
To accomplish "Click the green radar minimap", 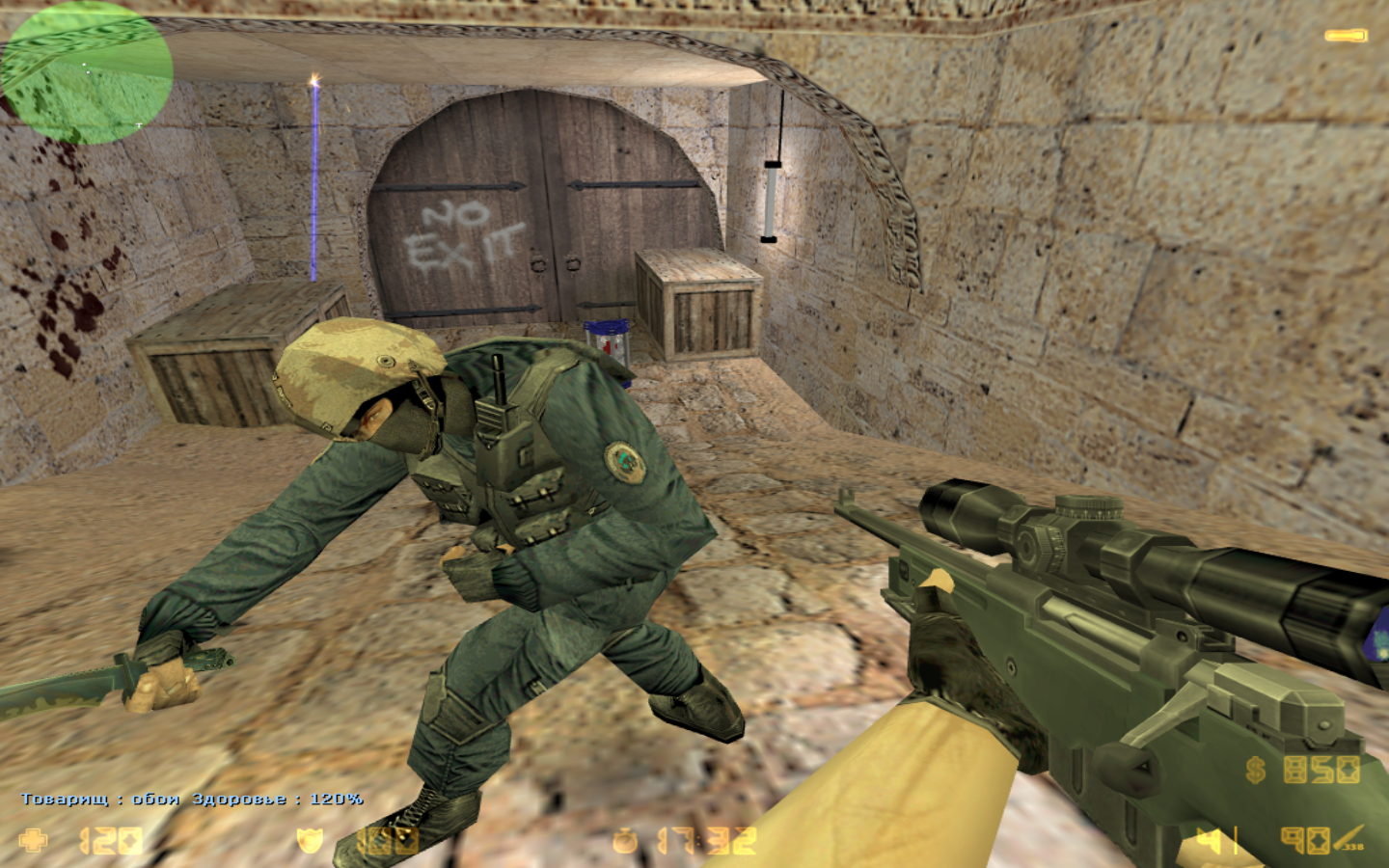I will 85,72.
